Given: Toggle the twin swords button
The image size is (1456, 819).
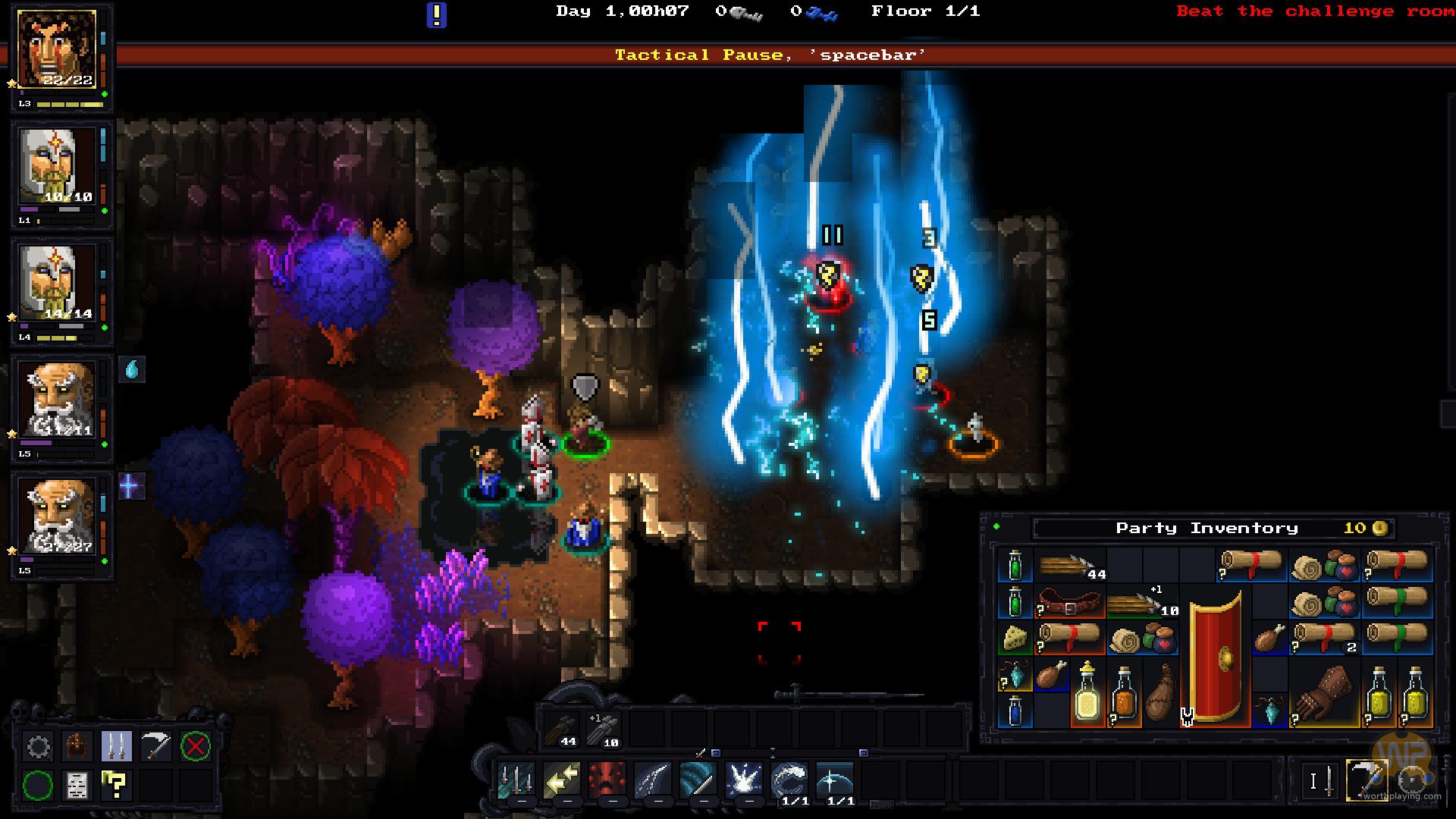Looking at the screenshot, I should click(116, 747).
